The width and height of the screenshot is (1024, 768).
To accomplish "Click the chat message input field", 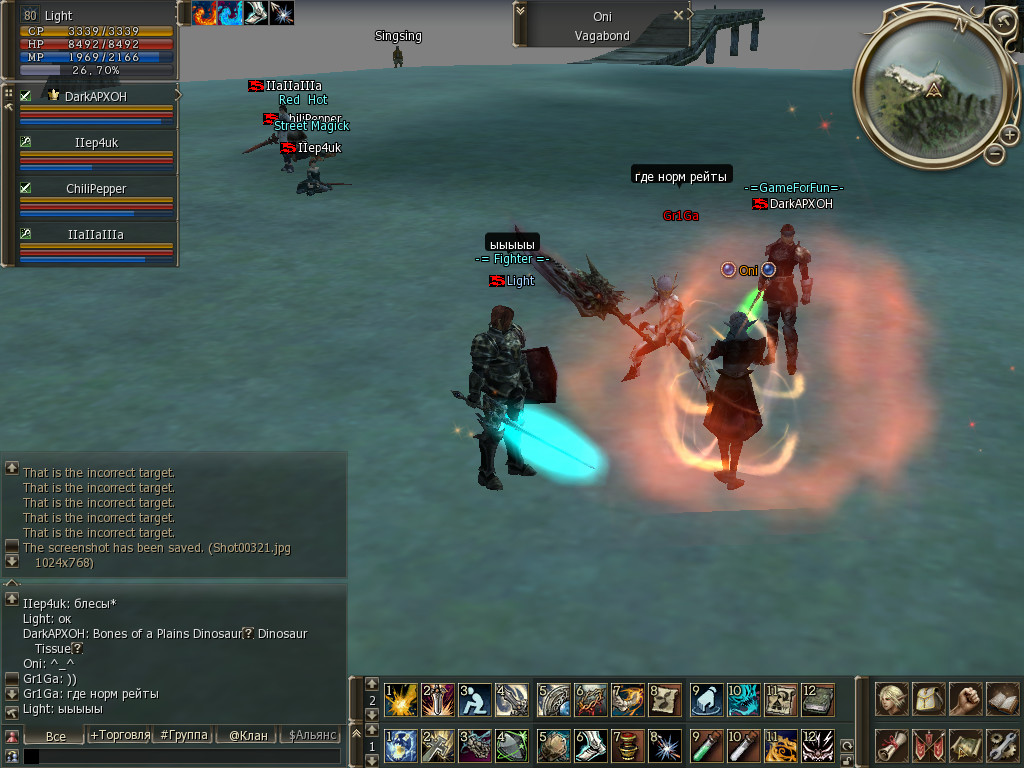I will click(180, 756).
